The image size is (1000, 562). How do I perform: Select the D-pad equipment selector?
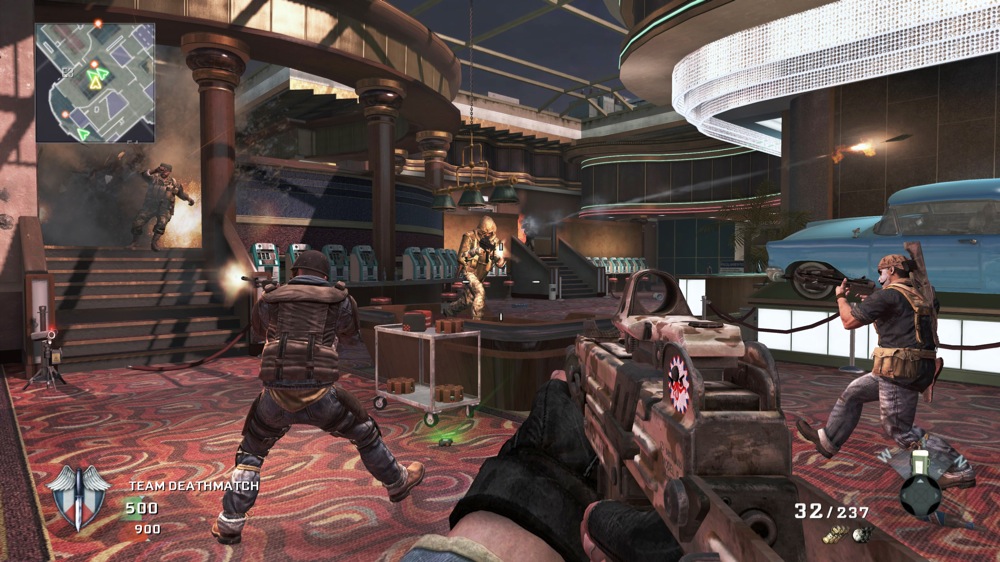pyautogui.click(x=920, y=494)
